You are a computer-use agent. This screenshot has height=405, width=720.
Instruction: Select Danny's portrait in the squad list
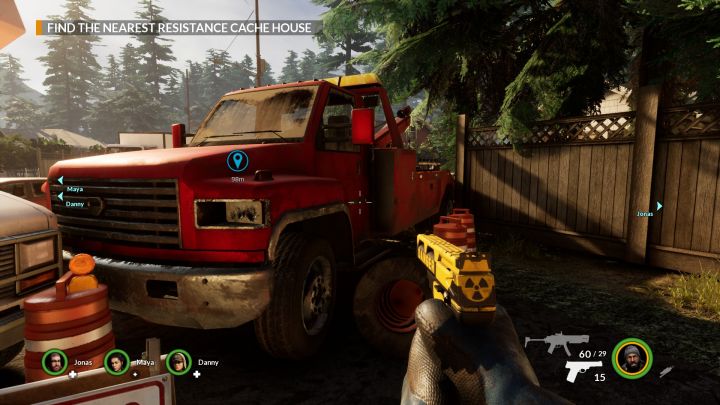coord(179,362)
